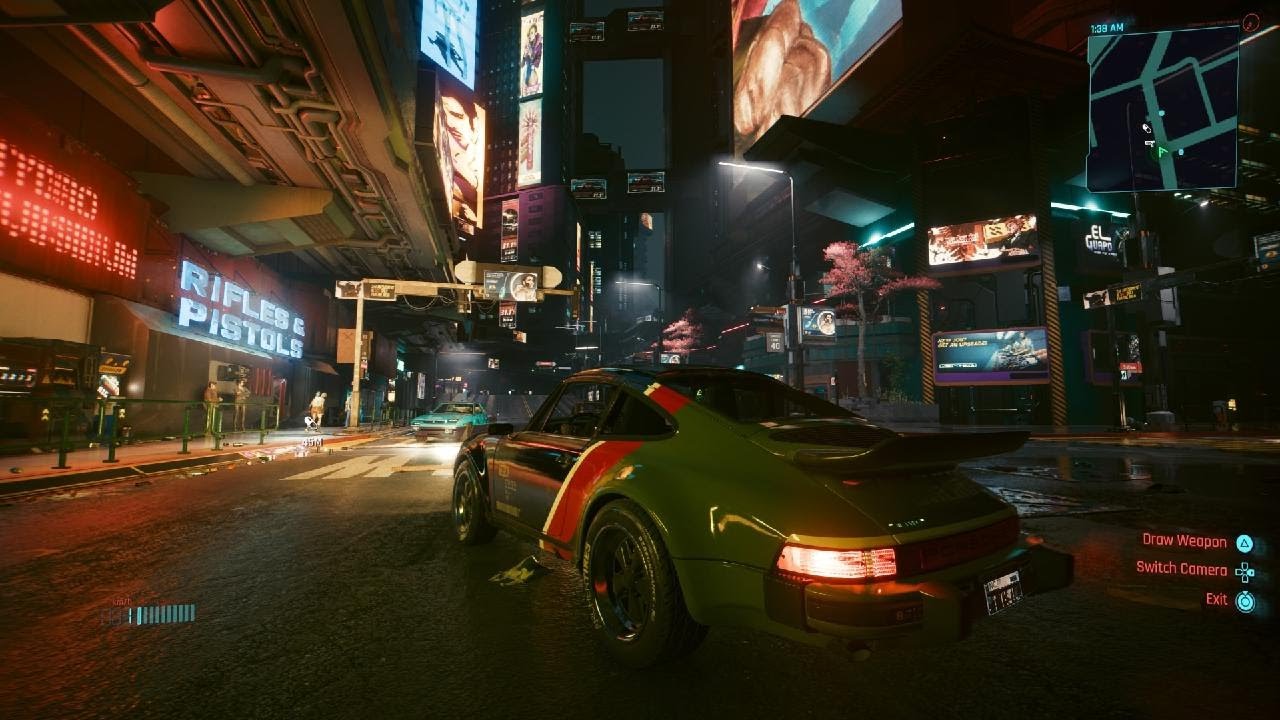Viewport: 1280px width, 720px height.
Task: Click the upper cyan waypoint dot on minimap
Action: [1161, 113]
